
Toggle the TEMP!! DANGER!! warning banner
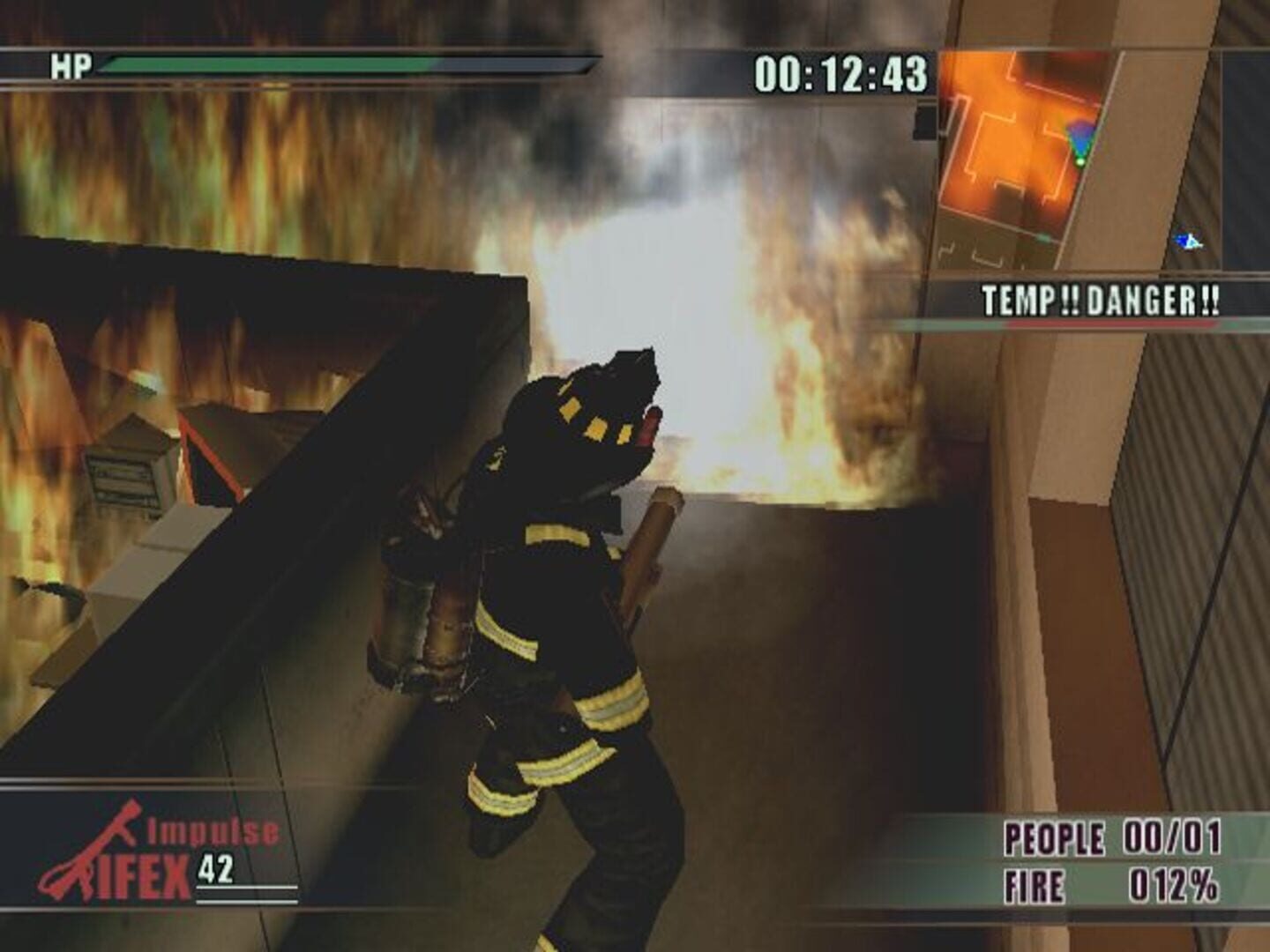(x=1101, y=300)
